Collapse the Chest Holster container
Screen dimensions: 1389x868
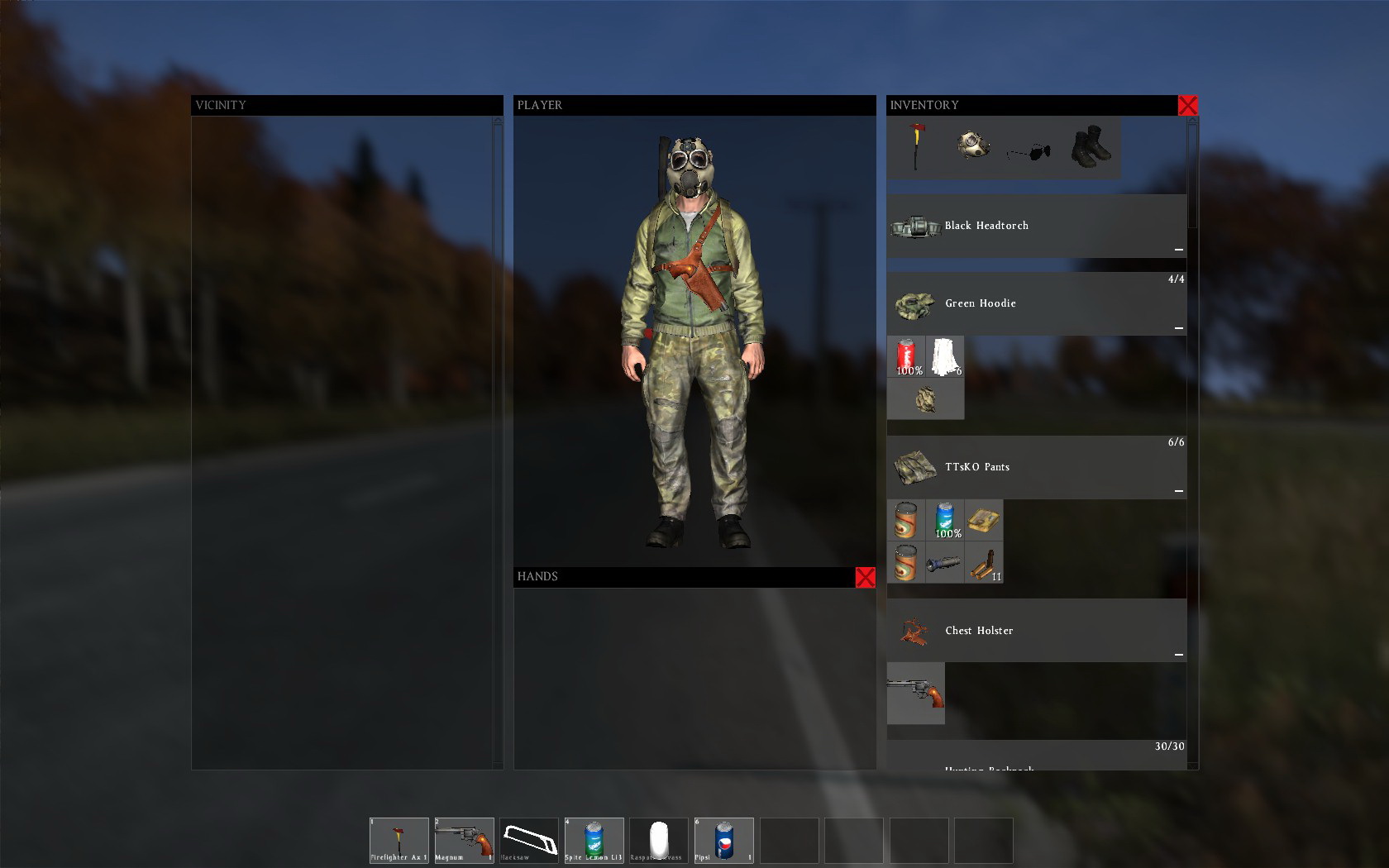click(x=1179, y=655)
